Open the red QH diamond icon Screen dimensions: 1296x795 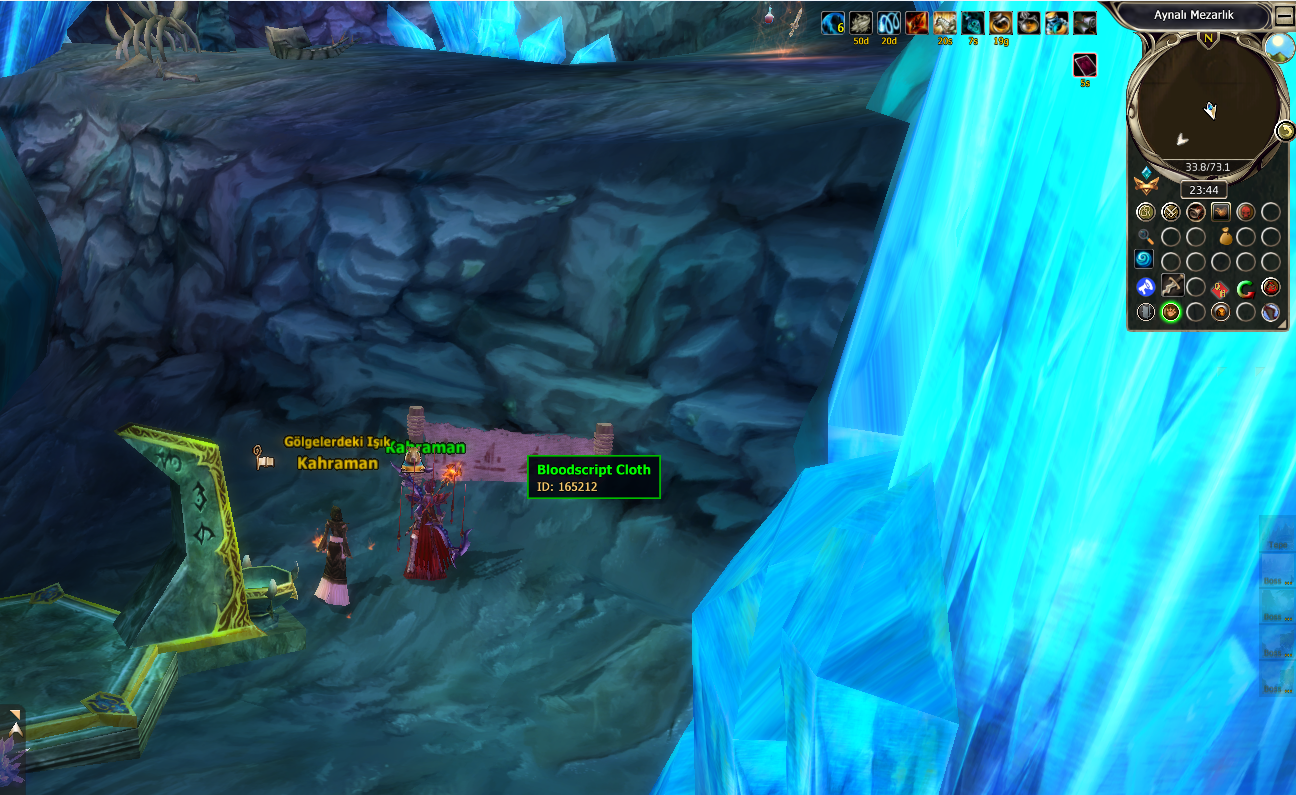tap(1220, 289)
